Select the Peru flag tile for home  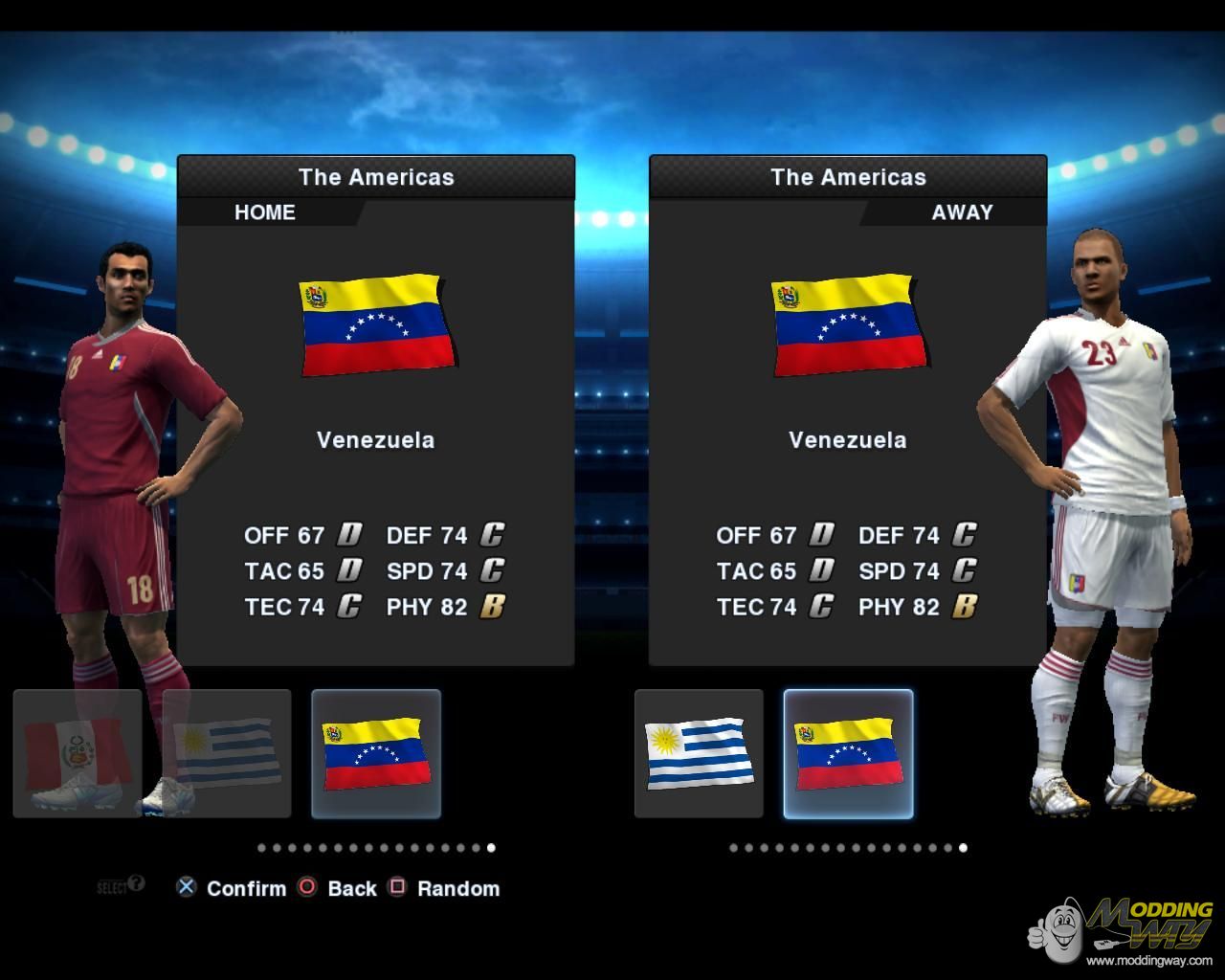(x=78, y=754)
